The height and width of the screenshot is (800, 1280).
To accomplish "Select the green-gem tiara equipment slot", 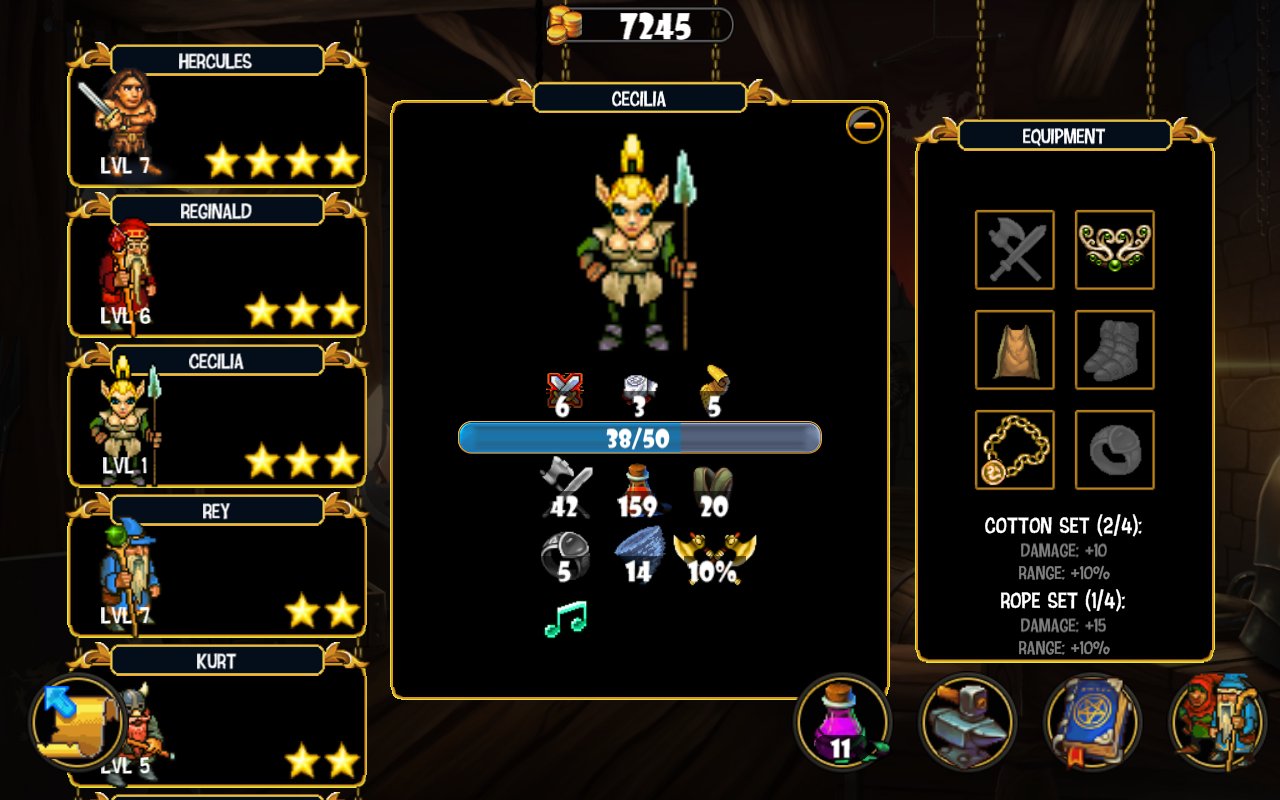I will pyautogui.click(x=1114, y=250).
